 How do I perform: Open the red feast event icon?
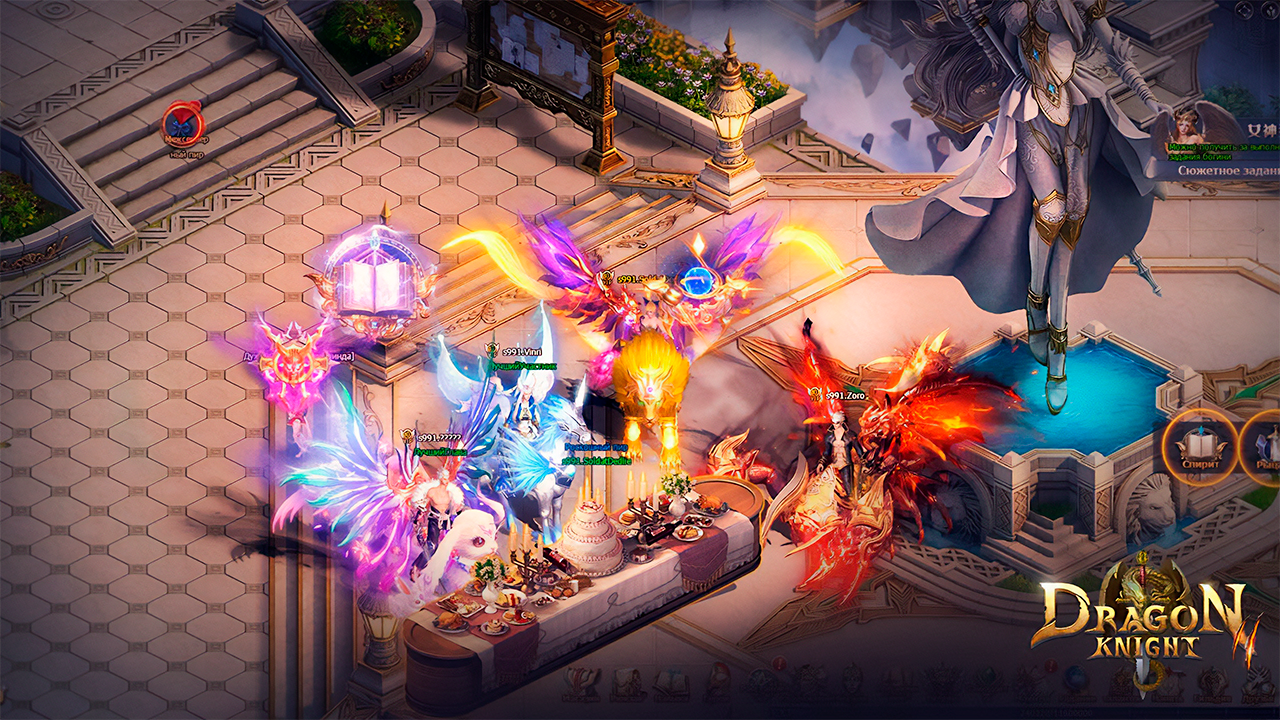coord(183,123)
